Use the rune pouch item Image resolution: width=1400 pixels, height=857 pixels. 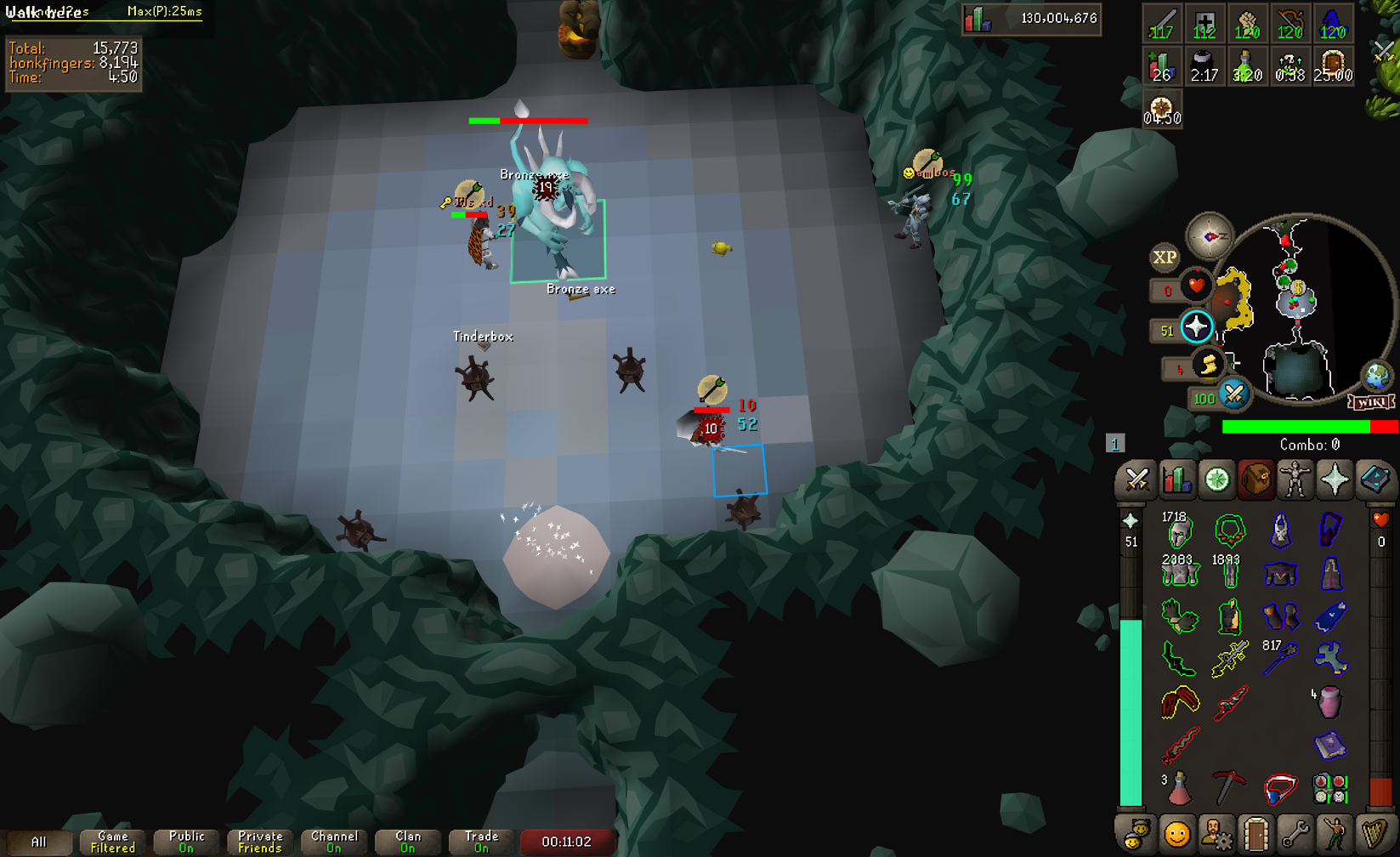1329,788
